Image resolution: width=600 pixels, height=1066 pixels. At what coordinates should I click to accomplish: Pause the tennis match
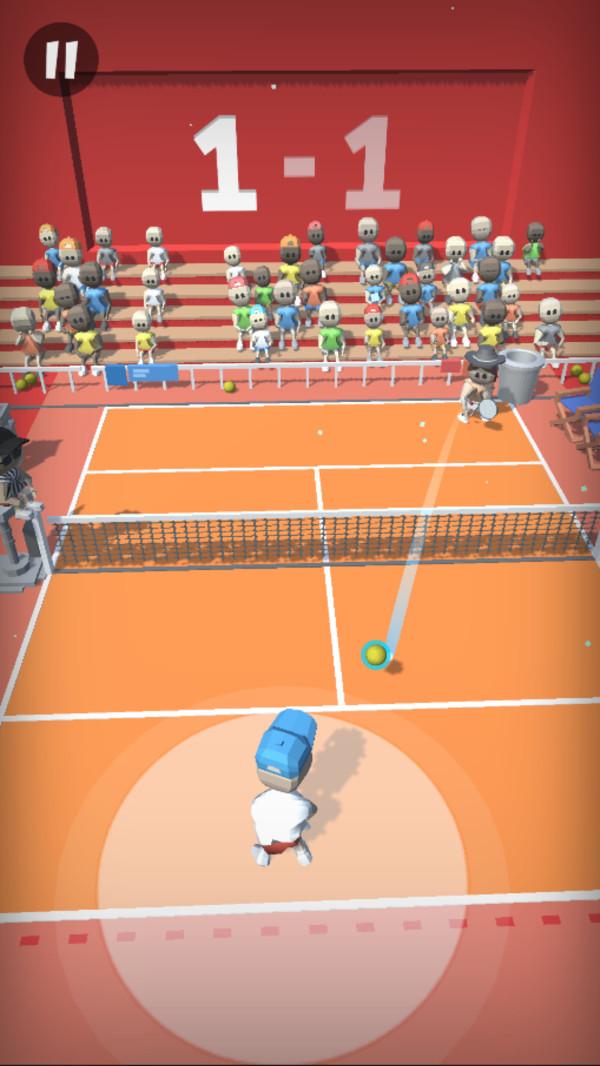coord(61,59)
